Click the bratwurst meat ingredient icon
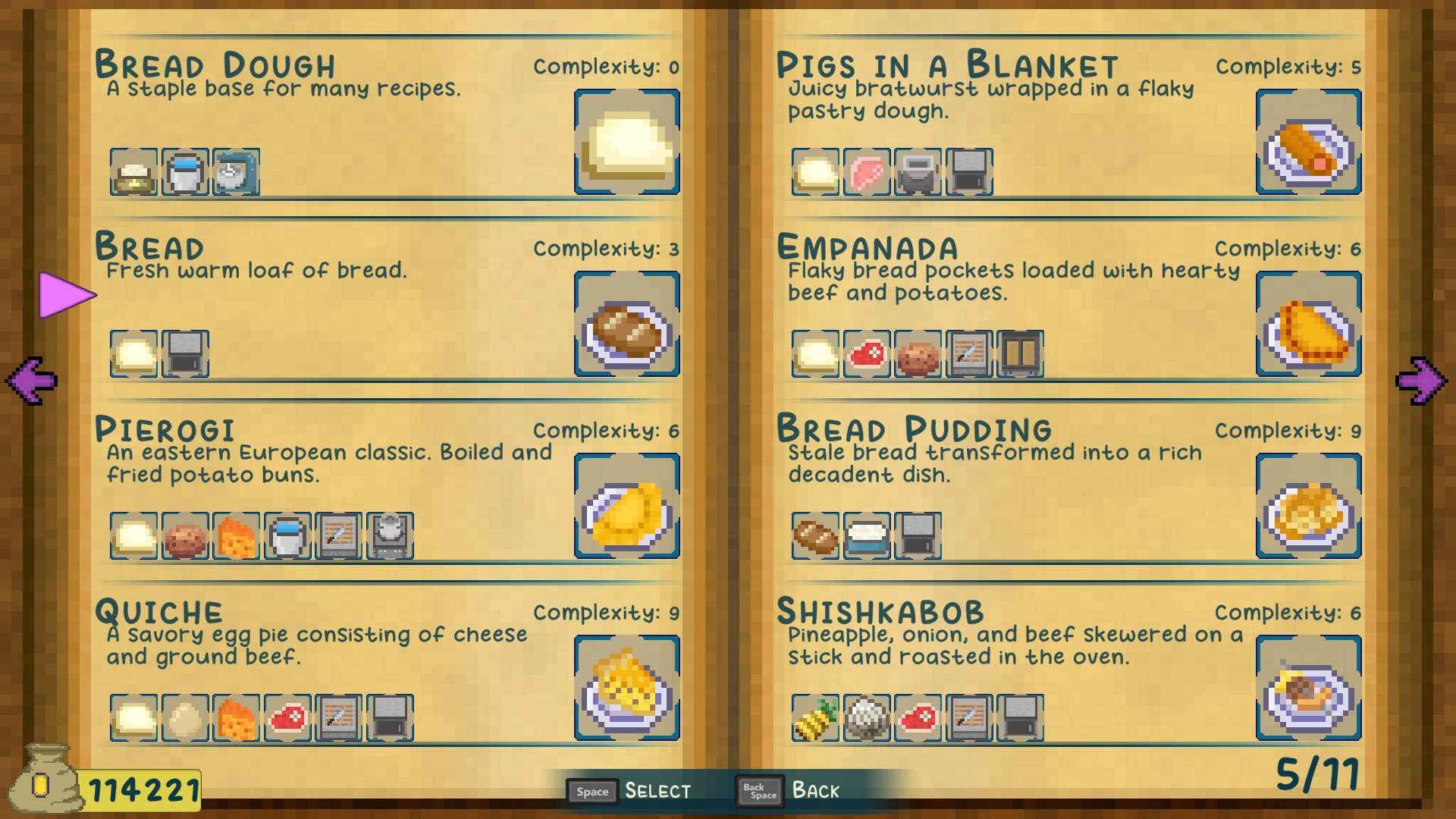 [x=867, y=172]
